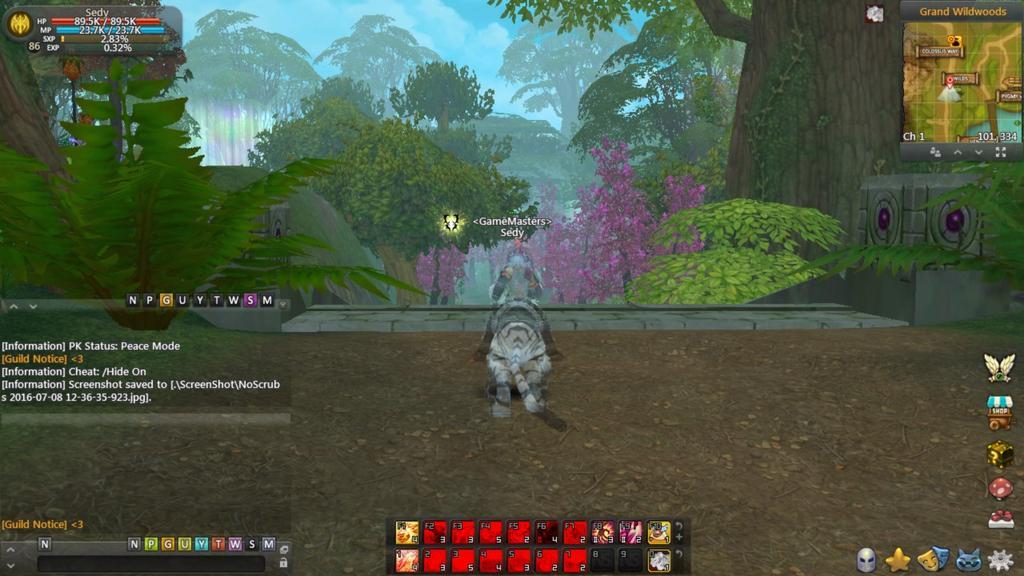Viewport: 1024px width, 576px height.
Task: Click the red sneaker icon
Action: coord(1000,519)
